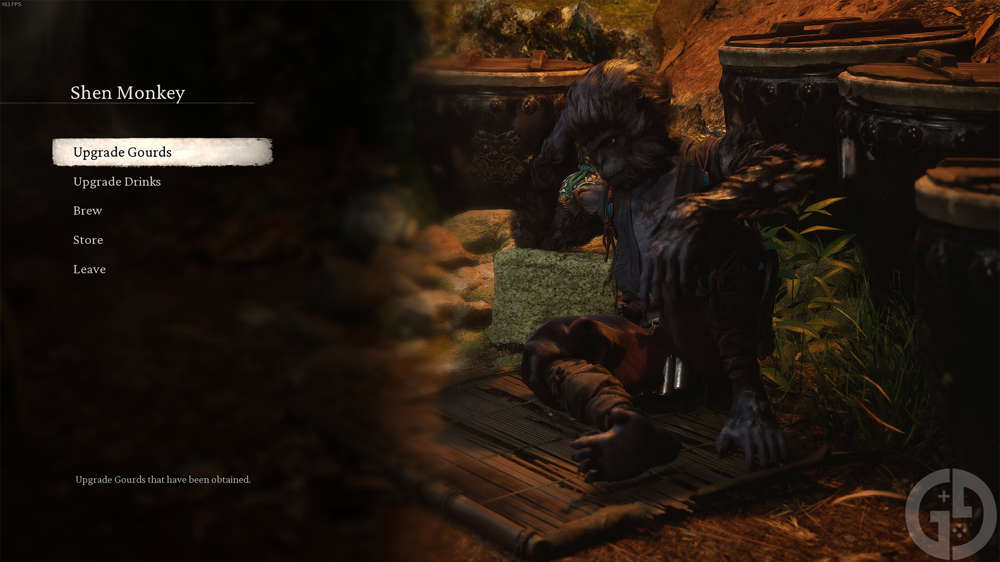Choose the Brew option
The height and width of the screenshot is (562, 1000).
pos(88,211)
